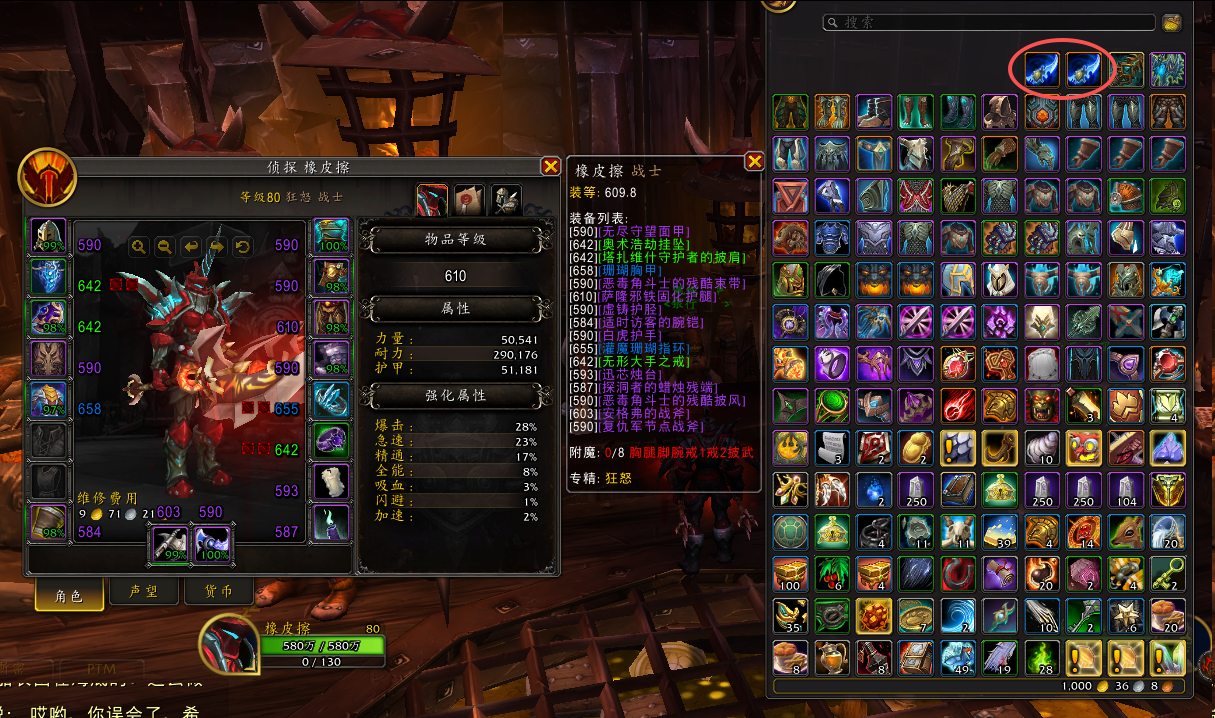Select the orc face item in bag
The image size is (1215, 718).
coord(1042,405)
